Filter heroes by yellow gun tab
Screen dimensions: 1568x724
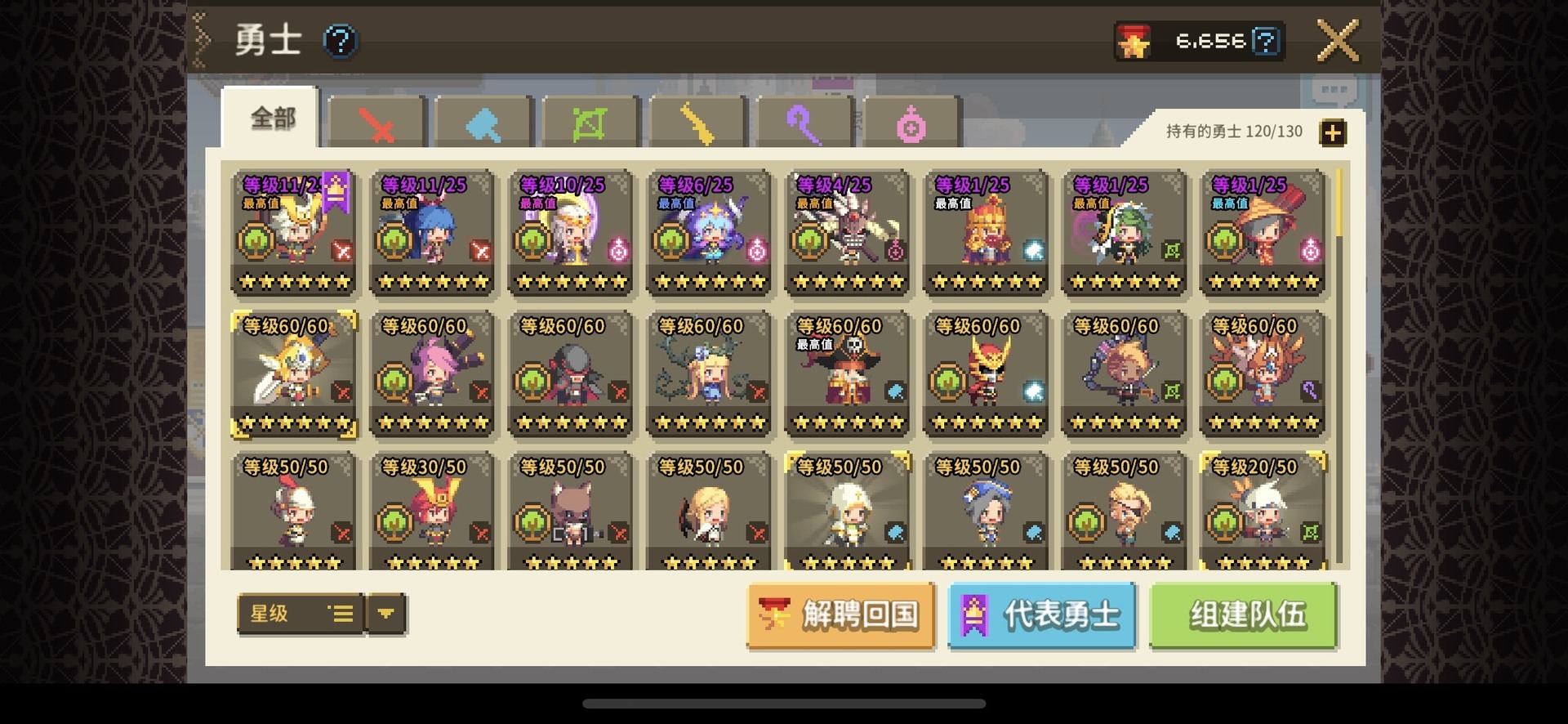click(x=697, y=124)
